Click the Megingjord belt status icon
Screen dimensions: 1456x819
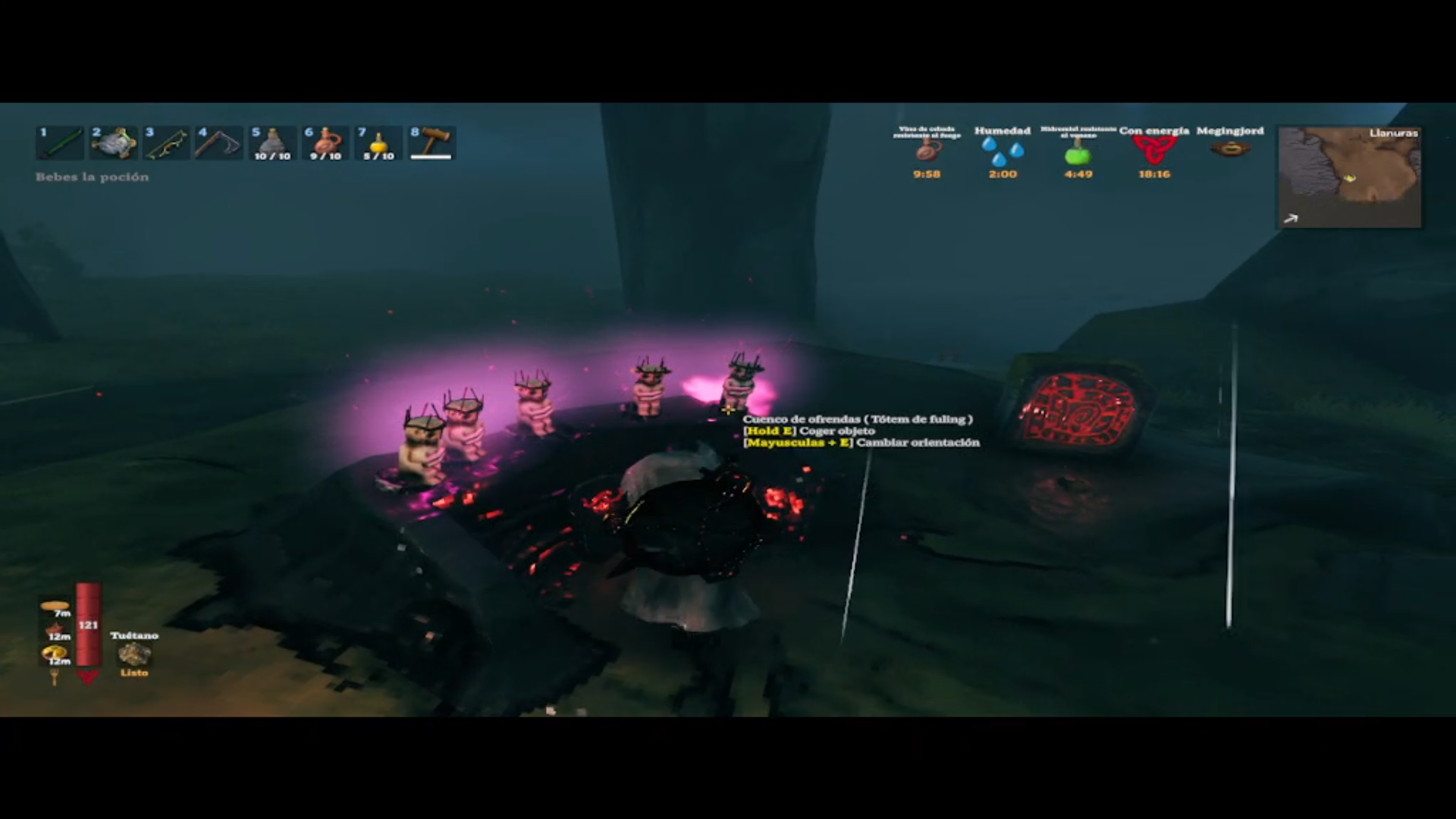[x=1229, y=149]
